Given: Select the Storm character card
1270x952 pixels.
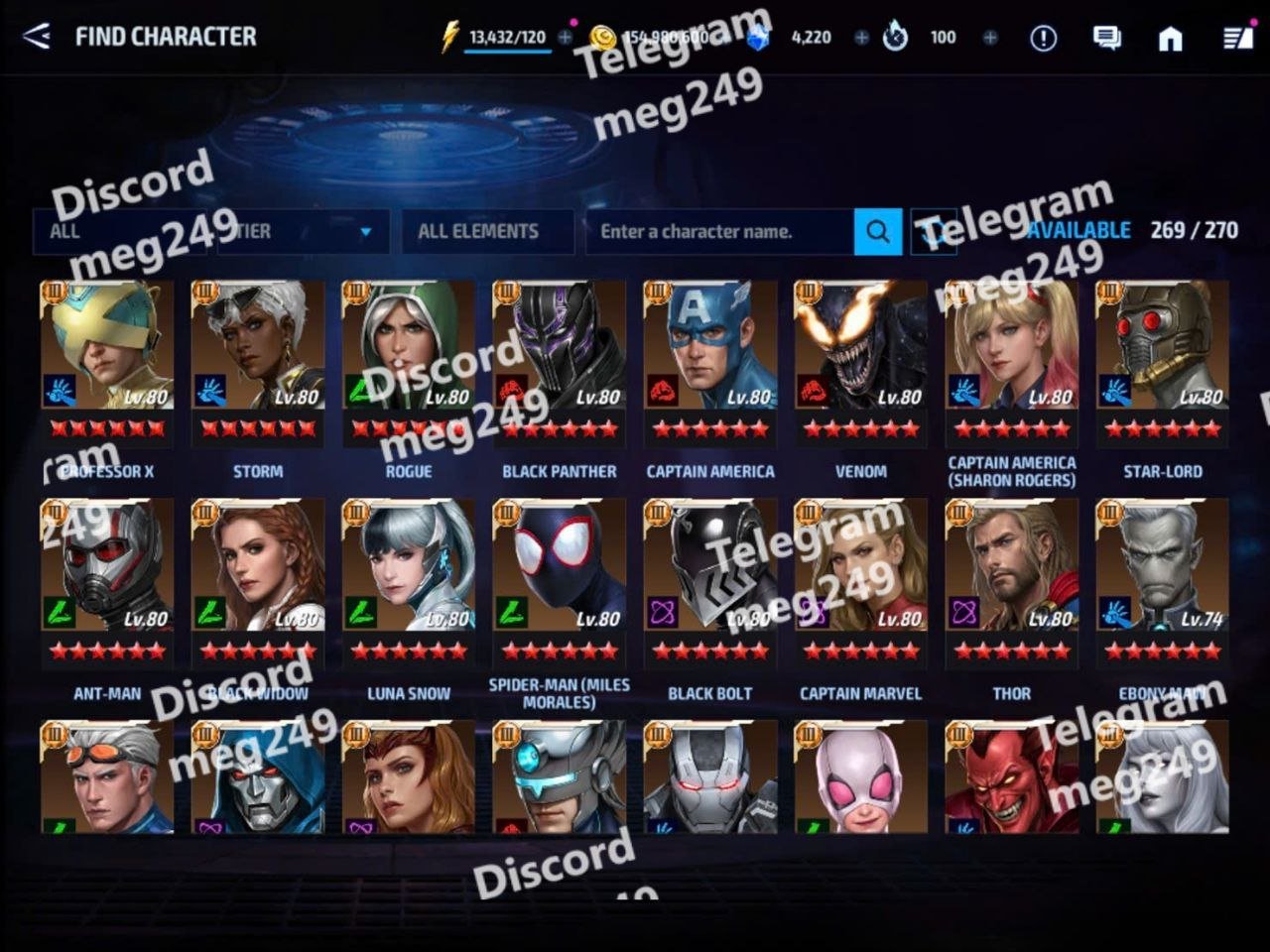Looking at the screenshot, I should (x=258, y=362).
